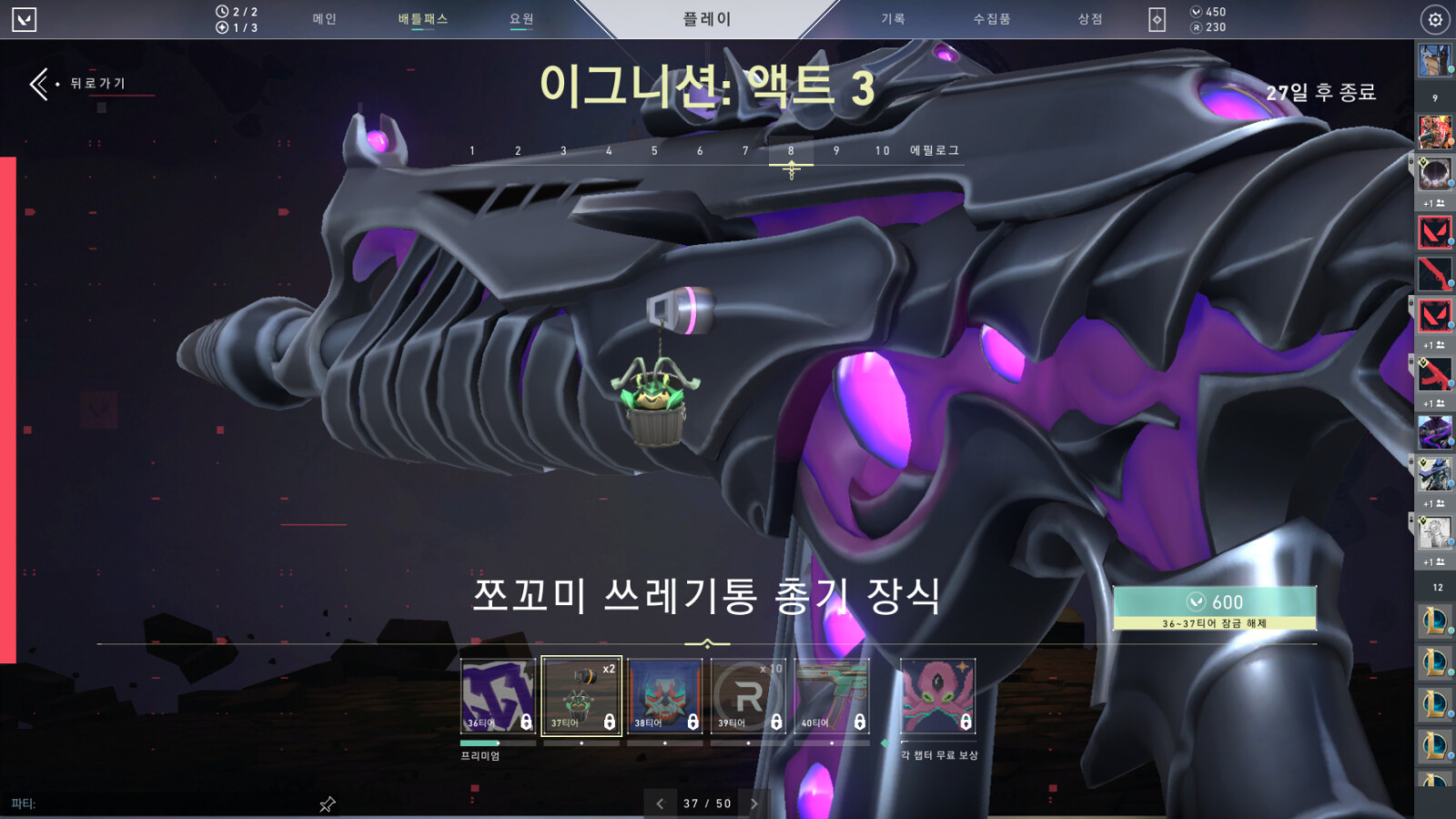Click the right arrow next to 37/50

tap(753, 804)
